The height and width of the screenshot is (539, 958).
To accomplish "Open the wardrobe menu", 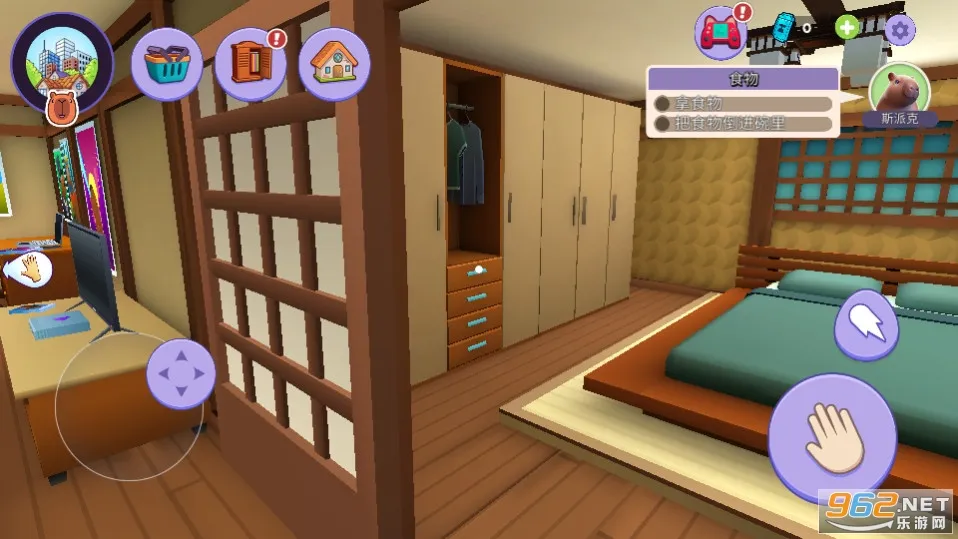I will tap(250, 63).
